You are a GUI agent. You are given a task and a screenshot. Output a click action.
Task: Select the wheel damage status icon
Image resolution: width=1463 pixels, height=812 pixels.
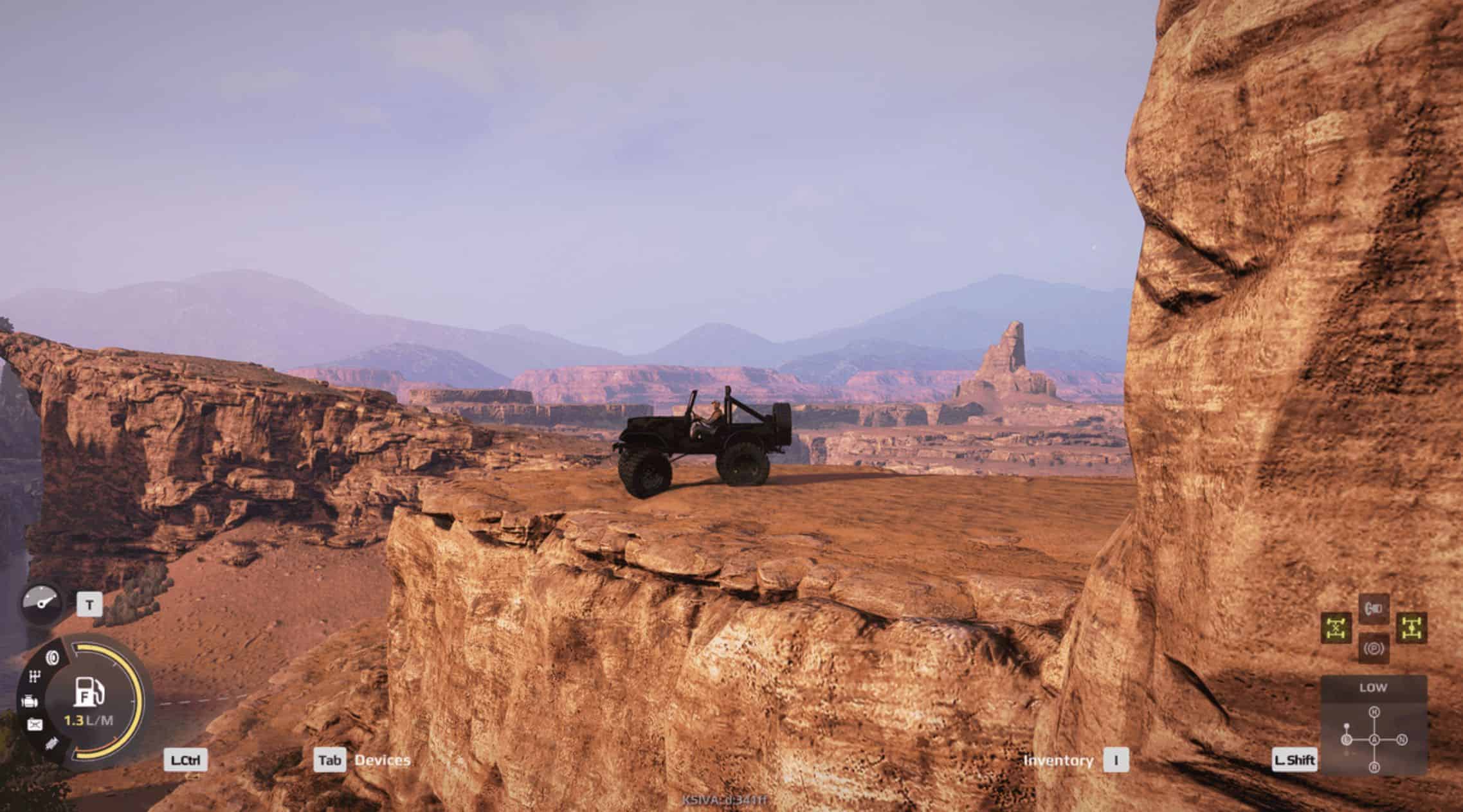(x=53, y=658)
